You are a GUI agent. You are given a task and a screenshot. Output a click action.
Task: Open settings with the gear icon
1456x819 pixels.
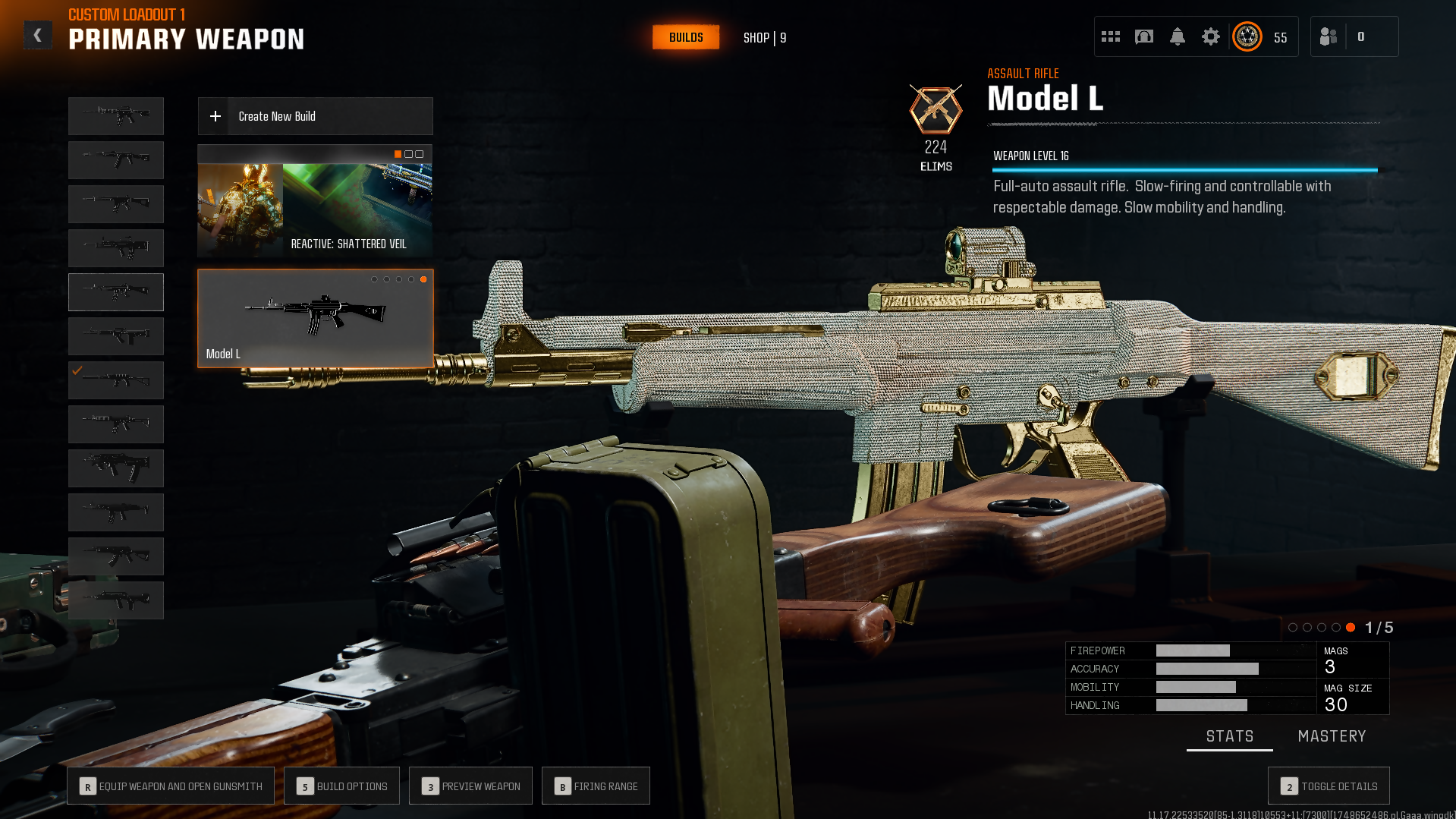click(1211, 36)
